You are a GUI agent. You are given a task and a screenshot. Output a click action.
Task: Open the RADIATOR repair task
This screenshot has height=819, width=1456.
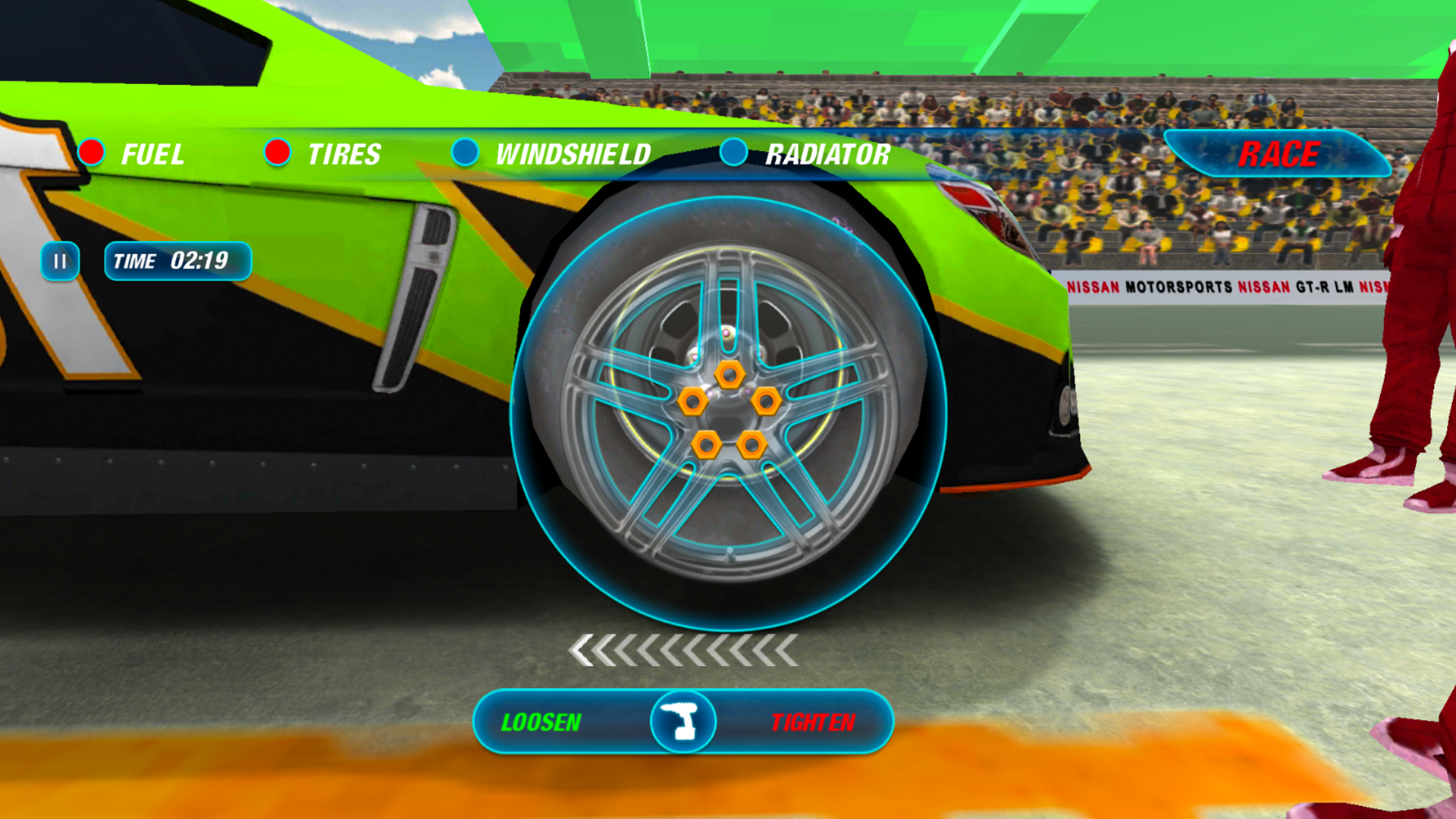[829, 155]
